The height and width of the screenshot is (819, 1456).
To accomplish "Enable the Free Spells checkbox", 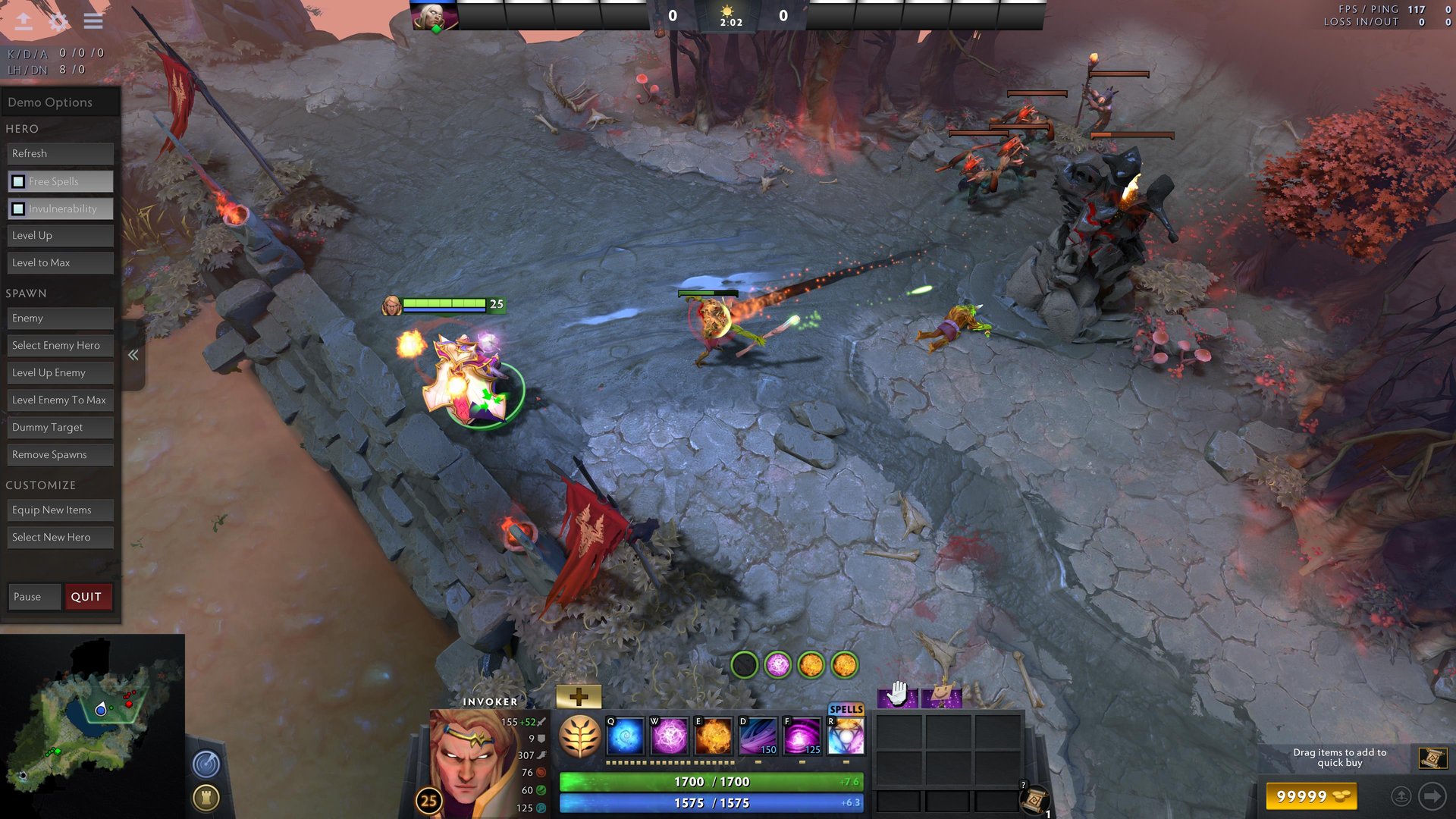I will tap(17, 181).
